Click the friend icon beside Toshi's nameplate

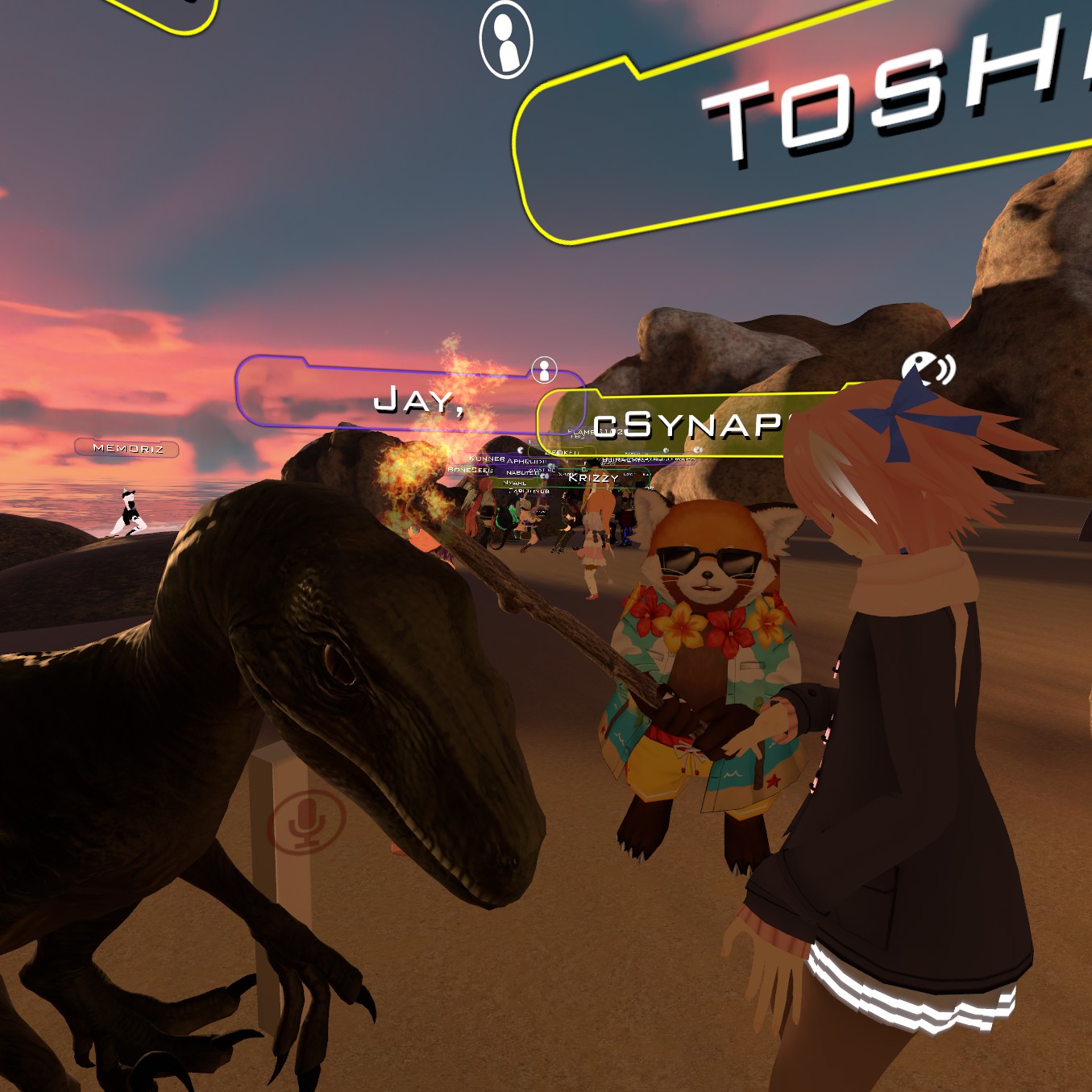[x=506, y=39]
